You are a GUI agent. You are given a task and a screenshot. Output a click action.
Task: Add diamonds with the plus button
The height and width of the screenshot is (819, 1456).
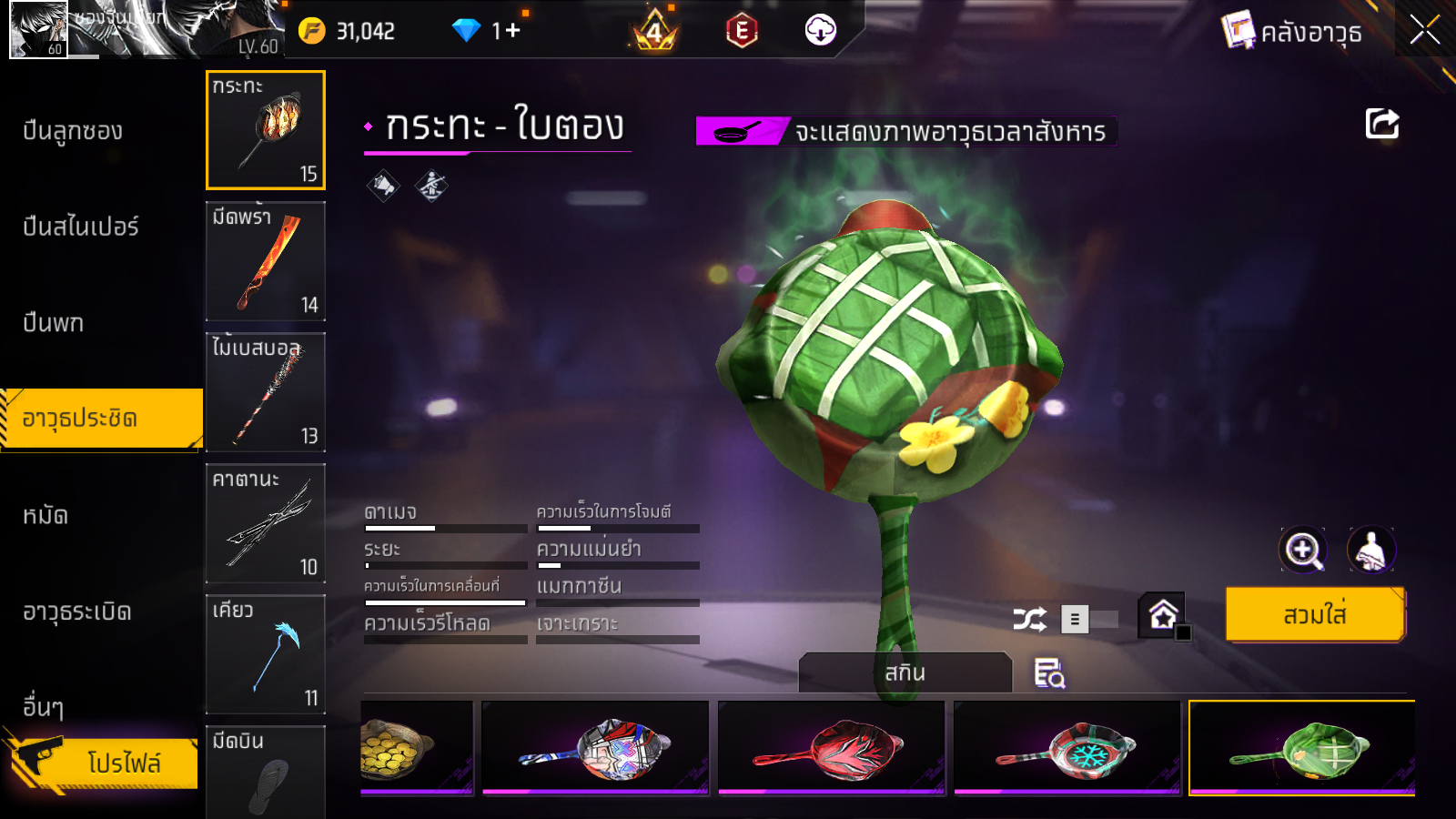513,31
